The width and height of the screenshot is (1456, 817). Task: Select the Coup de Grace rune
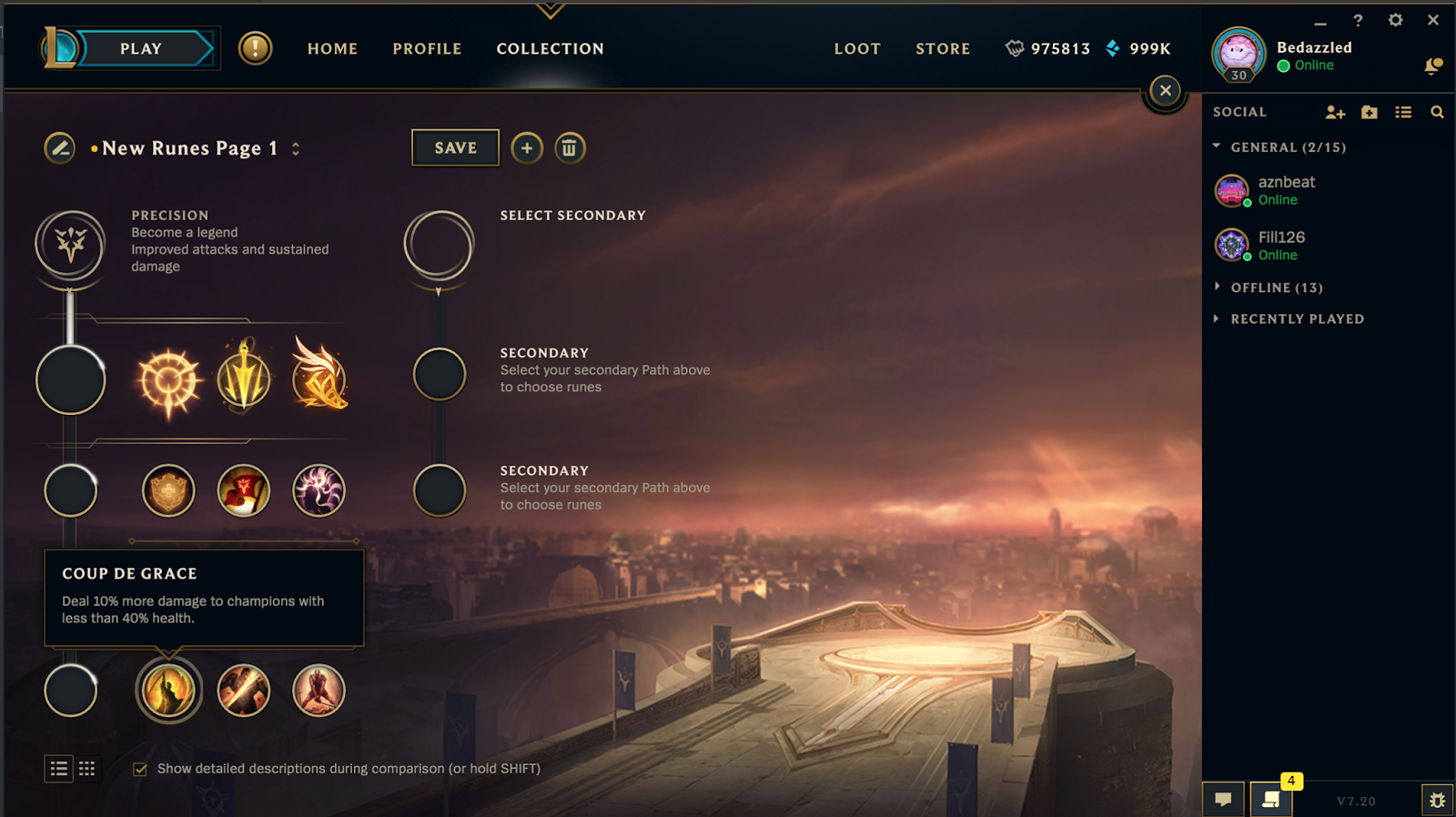(x=168, y=690)
